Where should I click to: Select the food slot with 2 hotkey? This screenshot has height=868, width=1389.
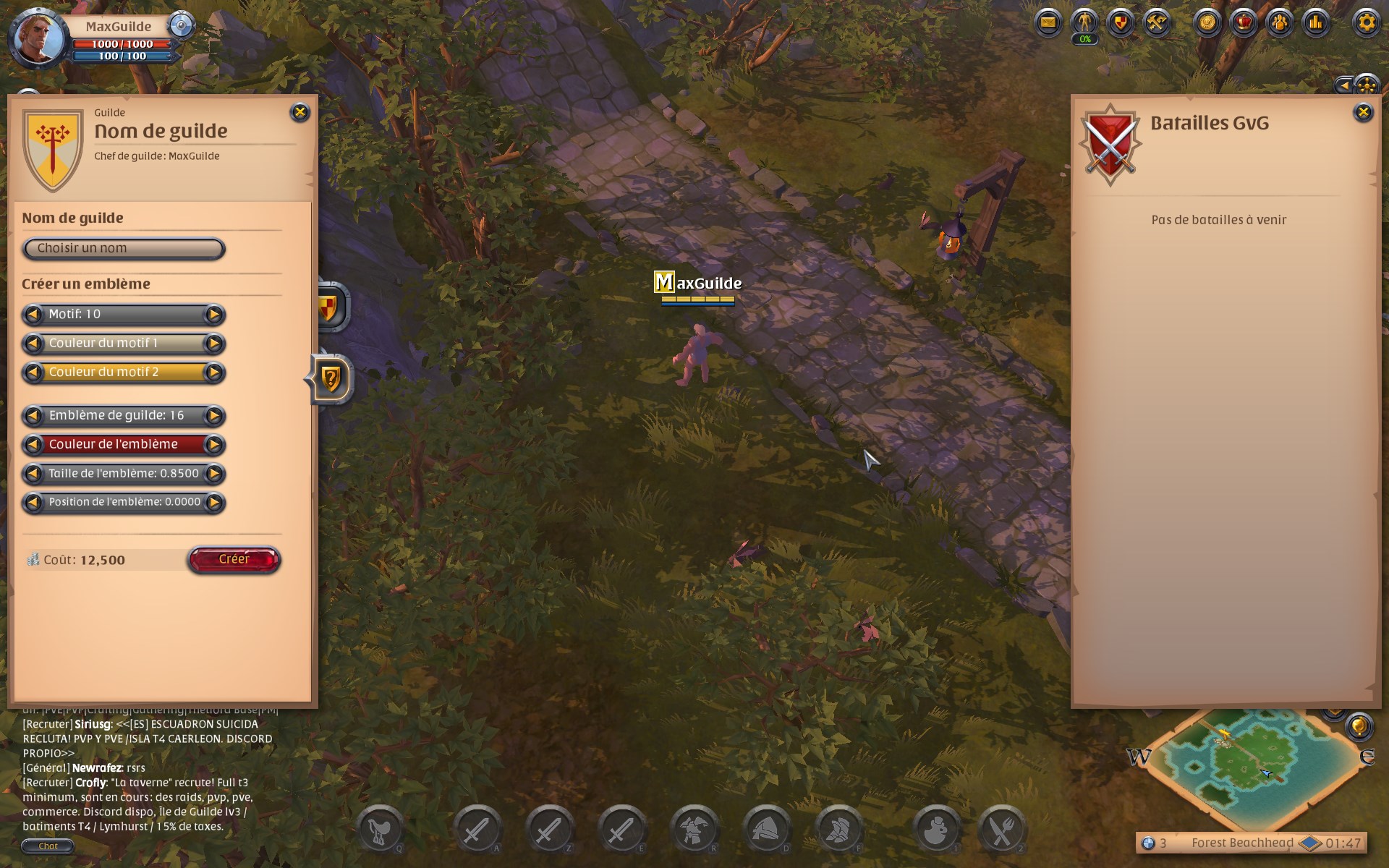click(x=1002, y=828)
